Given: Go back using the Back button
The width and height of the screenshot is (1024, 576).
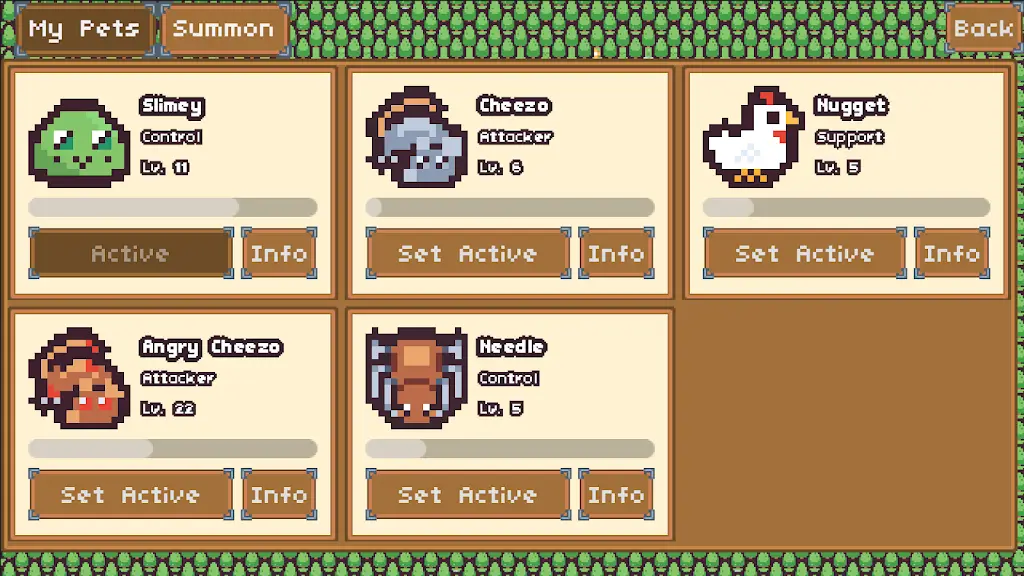Looking at the screenshot, I should coord(983,29).
